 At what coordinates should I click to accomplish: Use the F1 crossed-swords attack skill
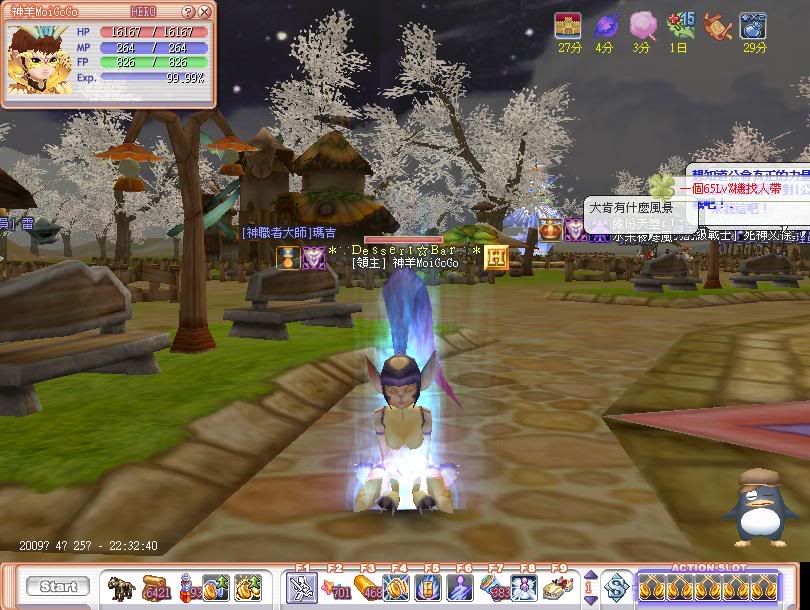click(x=301, y=588)
